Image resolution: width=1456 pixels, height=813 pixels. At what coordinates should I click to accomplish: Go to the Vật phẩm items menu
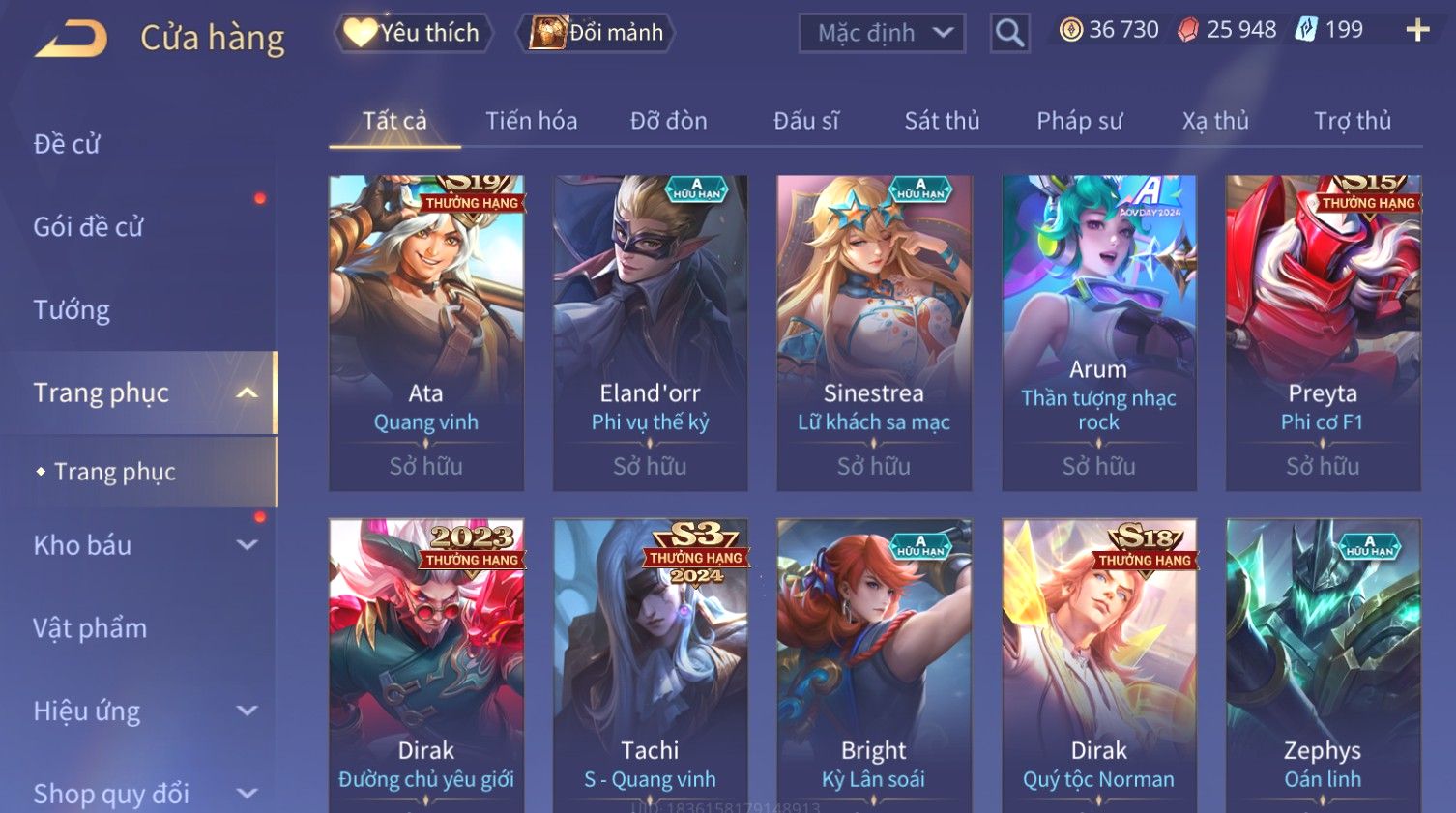tap(90, 628)
